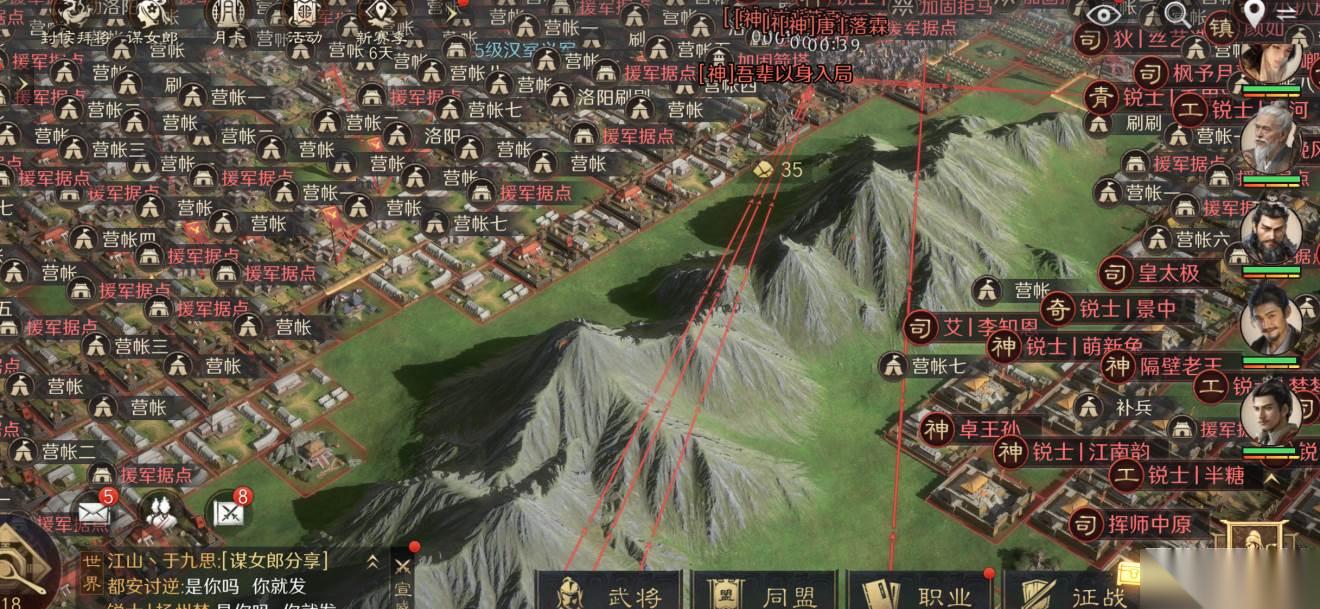Viewport: 1320px width, 609px height.
Task: Open battle reports crossed-swords flag icon
Action: [229, 512]
